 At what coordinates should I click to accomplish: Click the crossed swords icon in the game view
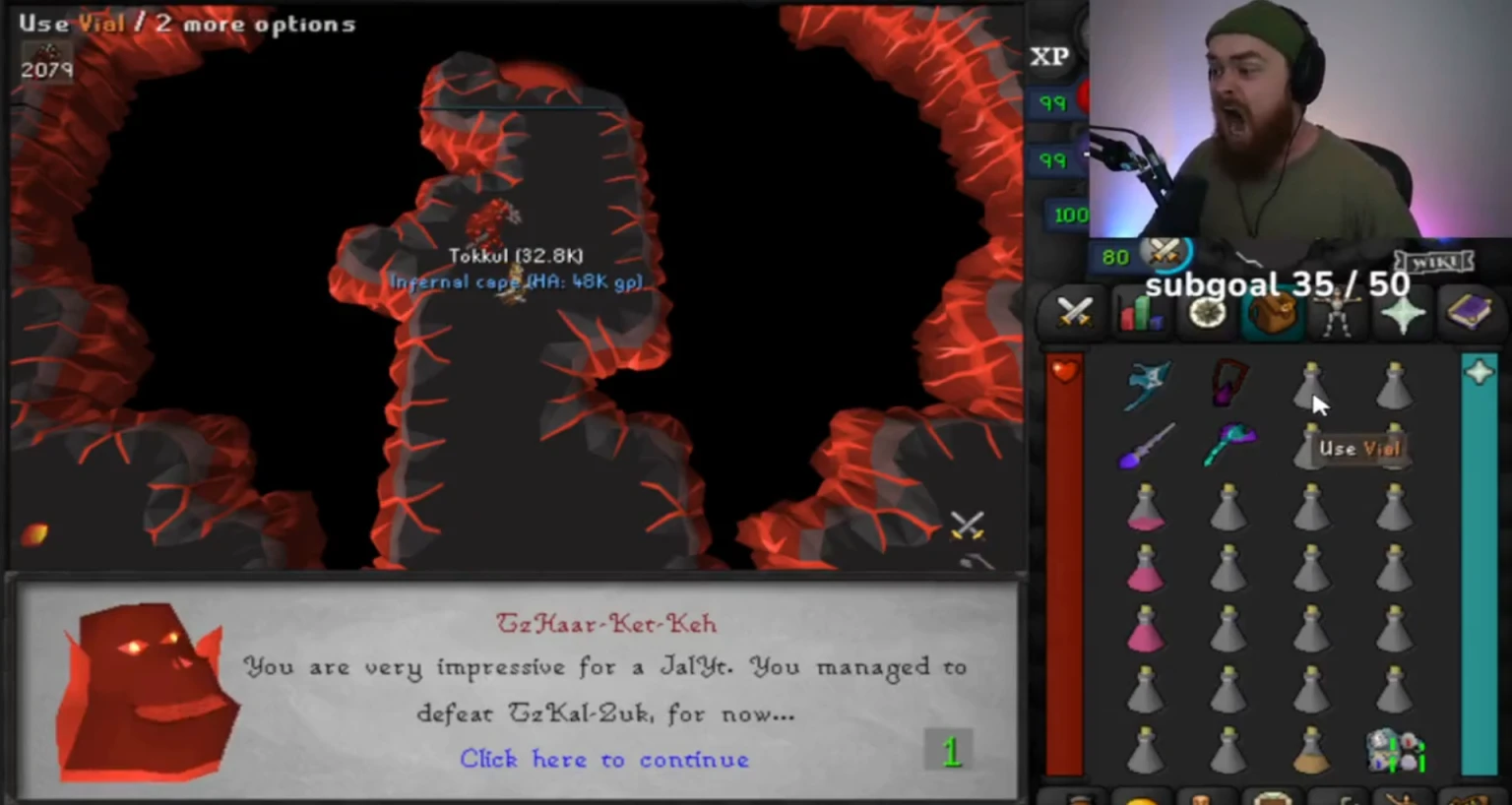tap(970, 525)
